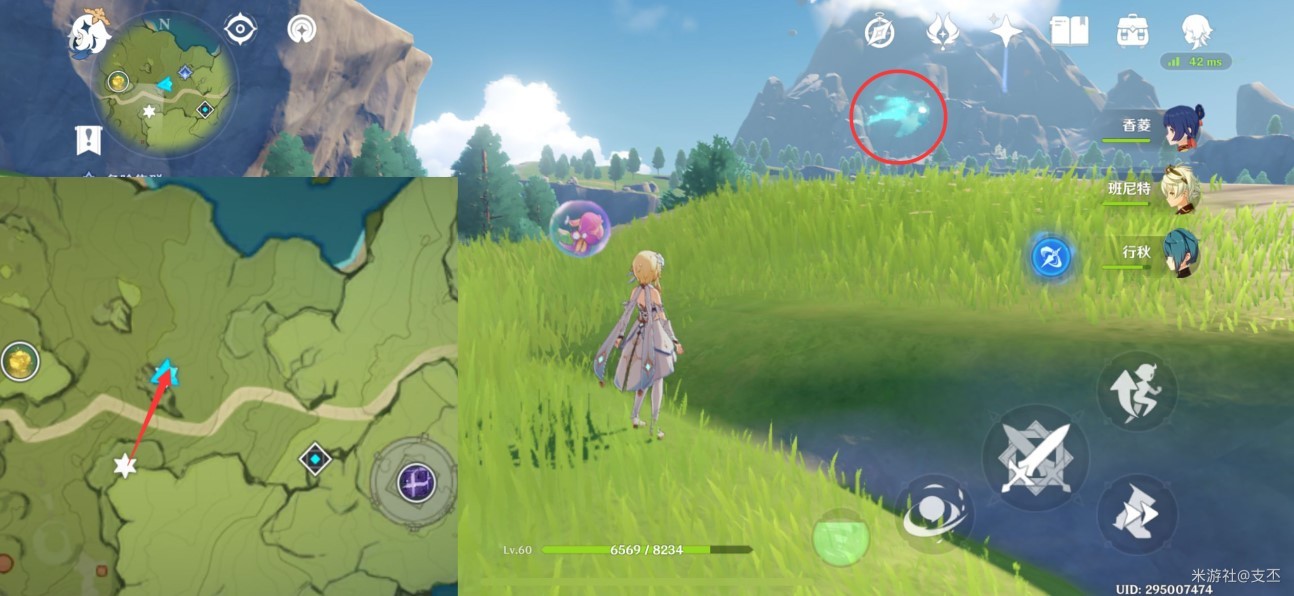Switch to party member 班尼特
Image resolution: width=1294 pixels, height=596 pixels.
(1182, 191)
